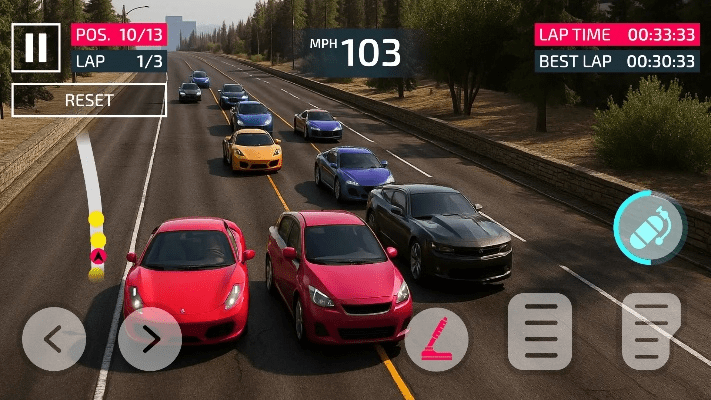Tap the brake pedal
711x400 pixels.
540,331
